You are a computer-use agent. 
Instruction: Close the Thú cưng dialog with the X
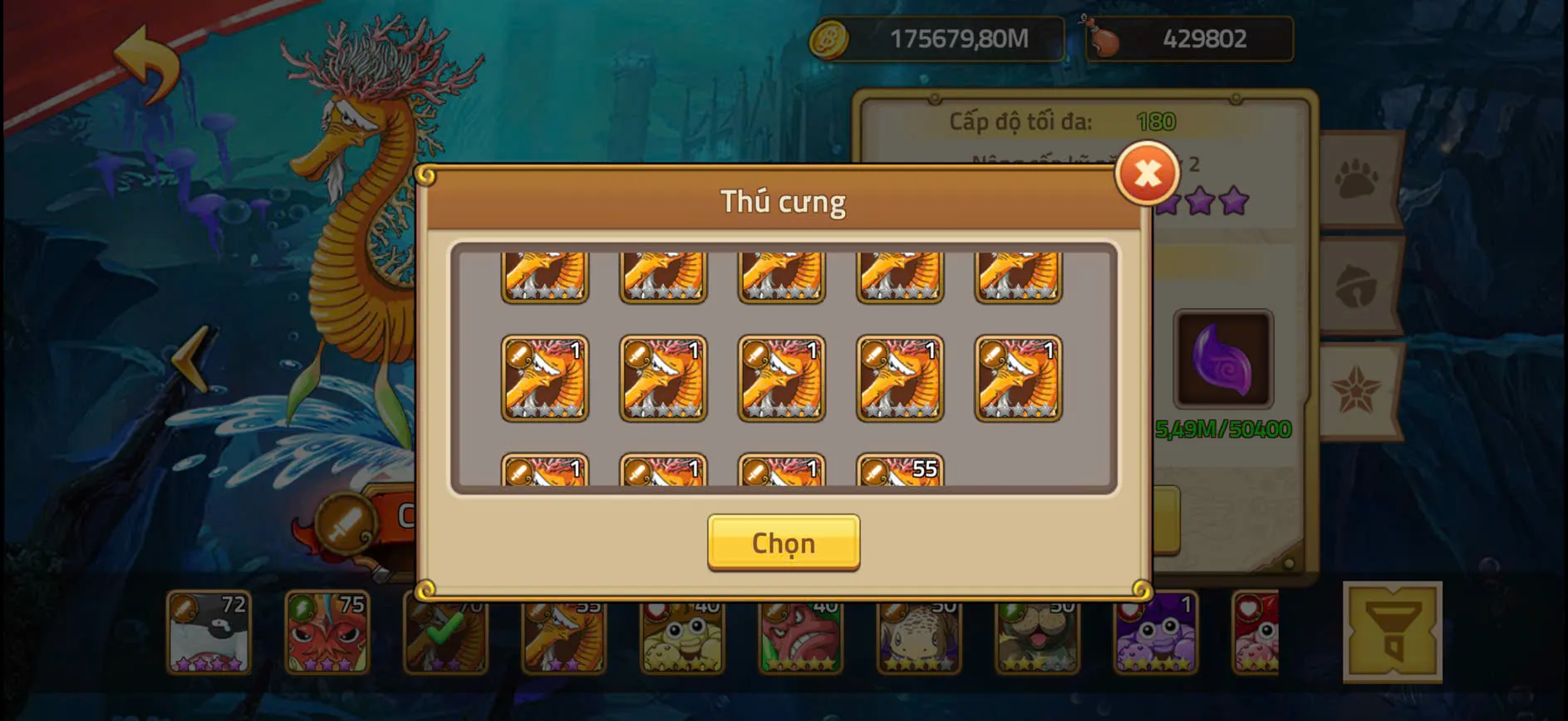click(x=1147, y=173)
